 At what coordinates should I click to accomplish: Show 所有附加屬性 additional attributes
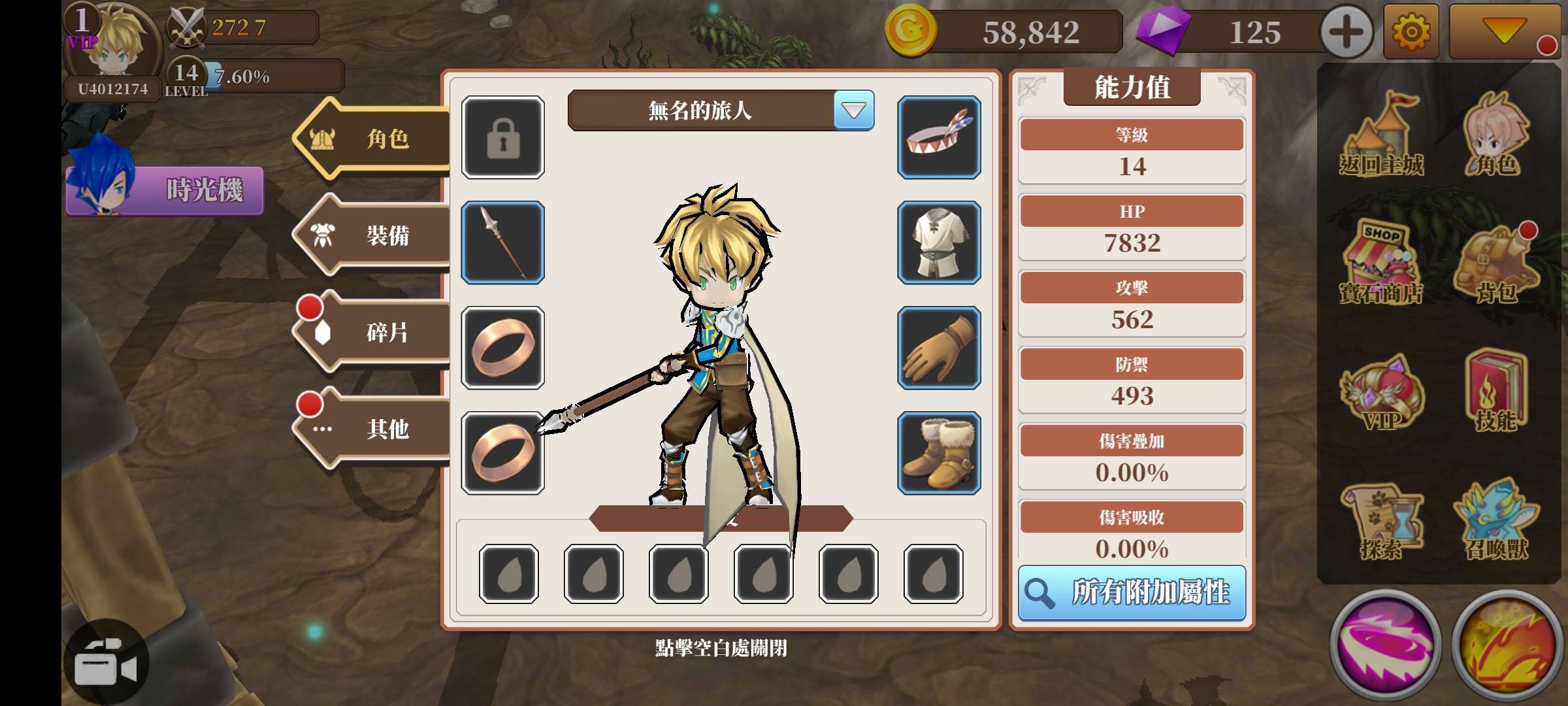coord(1132,593)
